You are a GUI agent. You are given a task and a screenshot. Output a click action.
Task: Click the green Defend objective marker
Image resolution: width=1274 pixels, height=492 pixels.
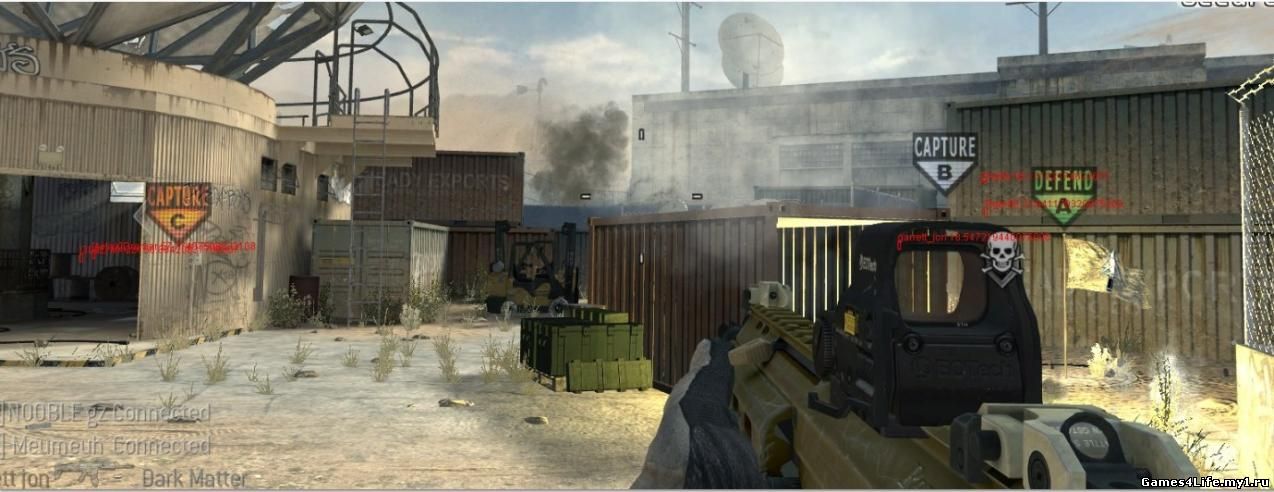pyautogui.click(x=1063, y=193)
